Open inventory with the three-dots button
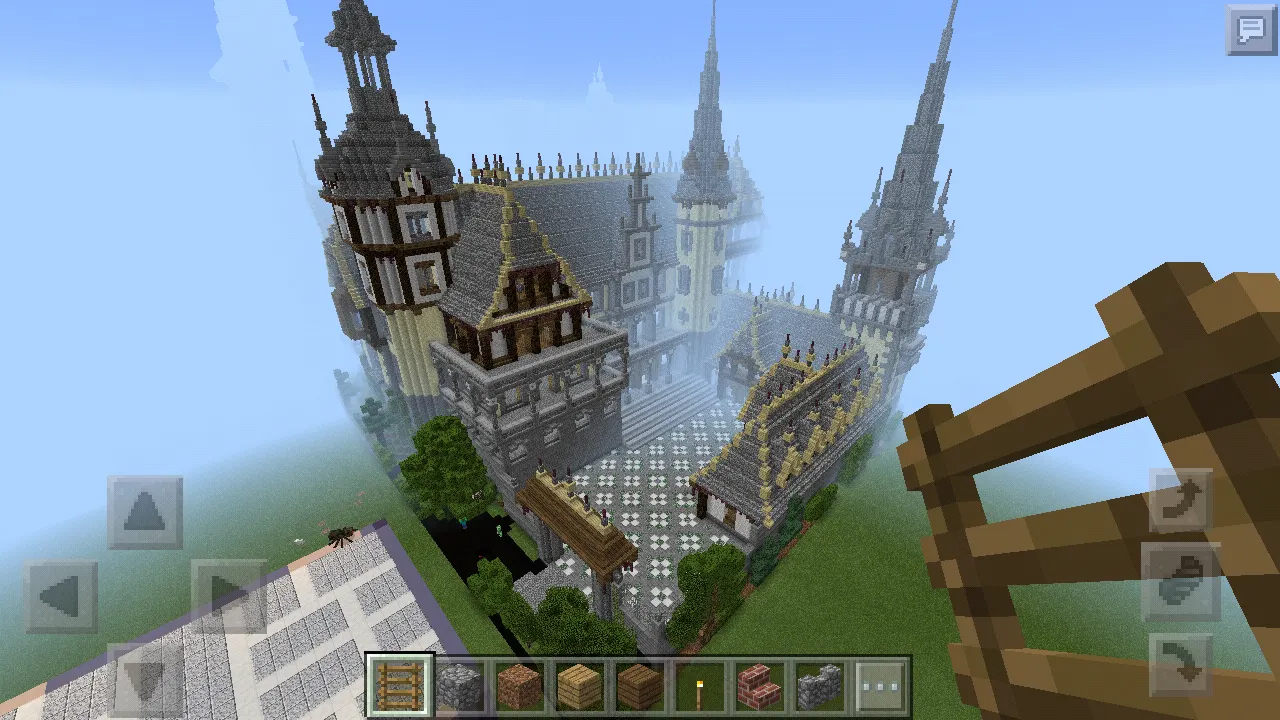Image resolution: width=1280 pixels, height=720 pixels. 880,686
